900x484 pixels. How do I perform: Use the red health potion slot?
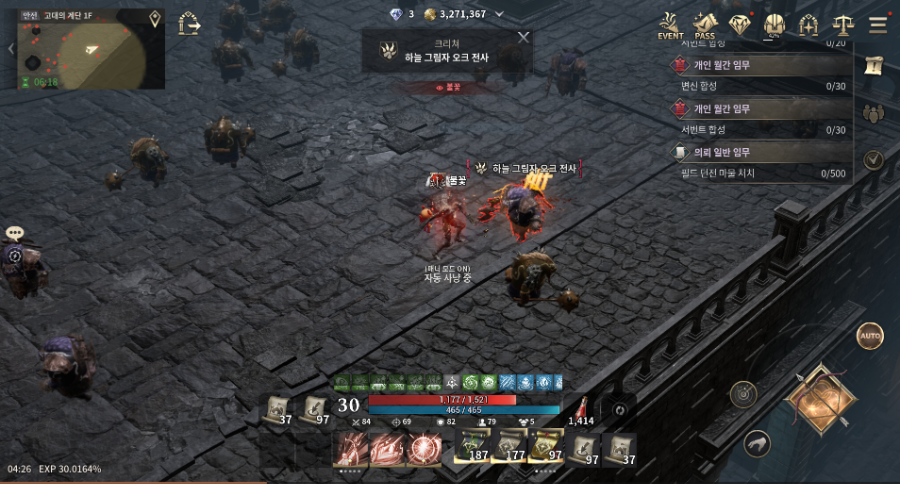click(581, 407)
